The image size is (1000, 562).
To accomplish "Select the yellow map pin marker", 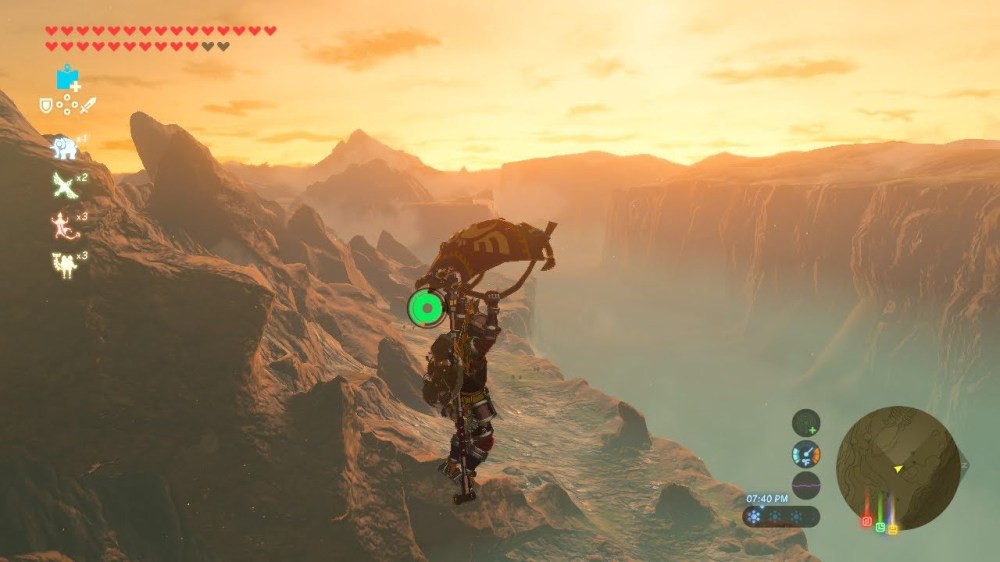I will [x=892, y=527].
